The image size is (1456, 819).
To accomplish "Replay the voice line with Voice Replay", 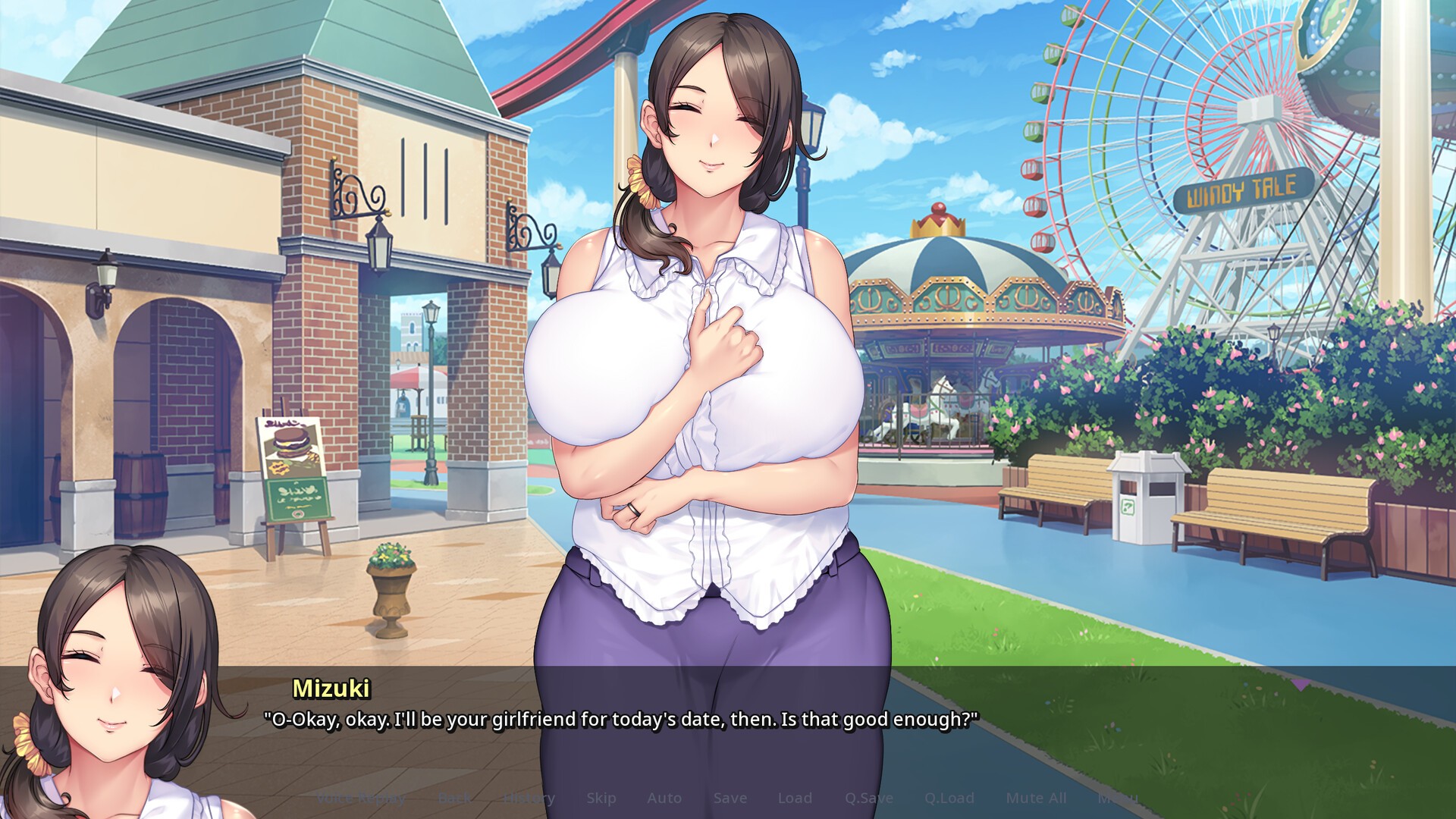I will (360, 798).
